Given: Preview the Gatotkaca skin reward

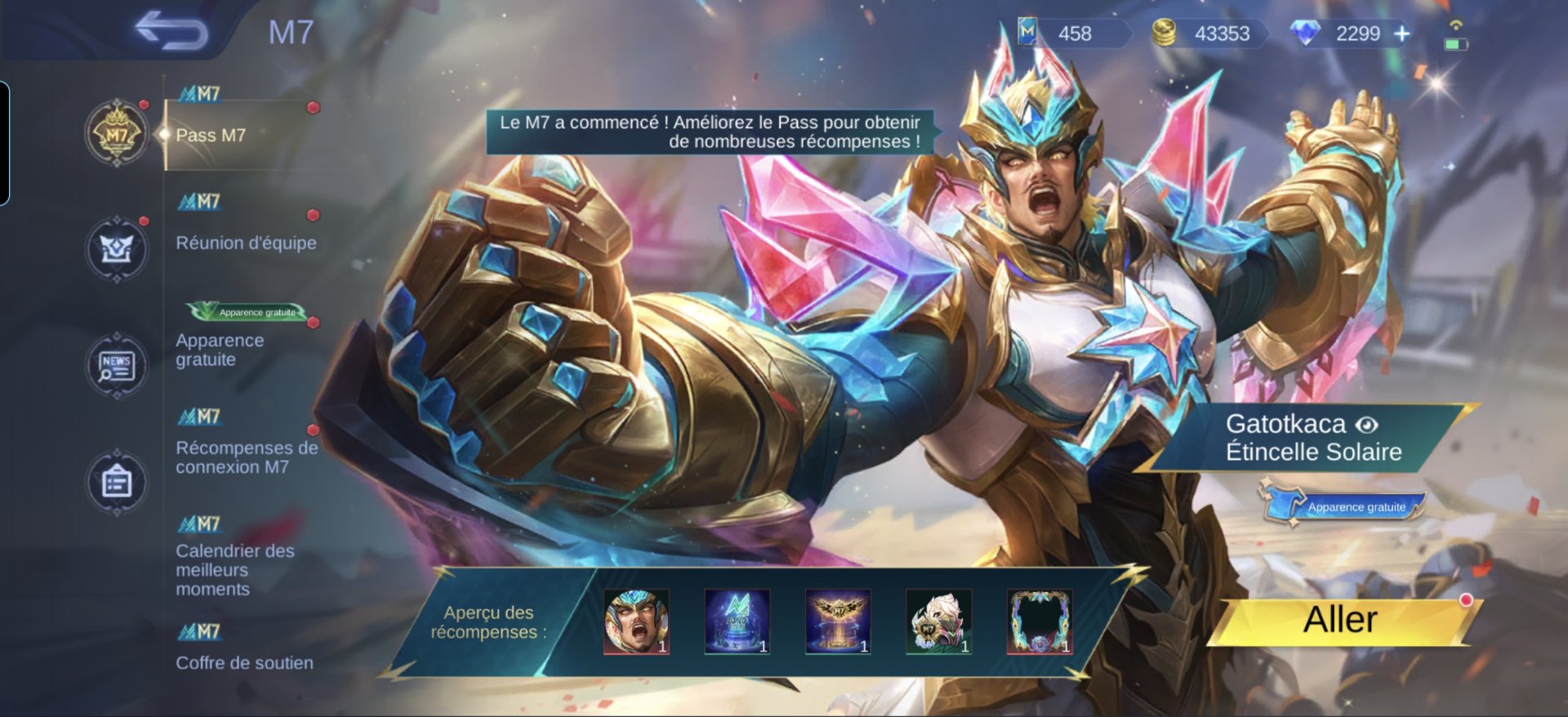Looking at the screenshot, I should 636,622.
